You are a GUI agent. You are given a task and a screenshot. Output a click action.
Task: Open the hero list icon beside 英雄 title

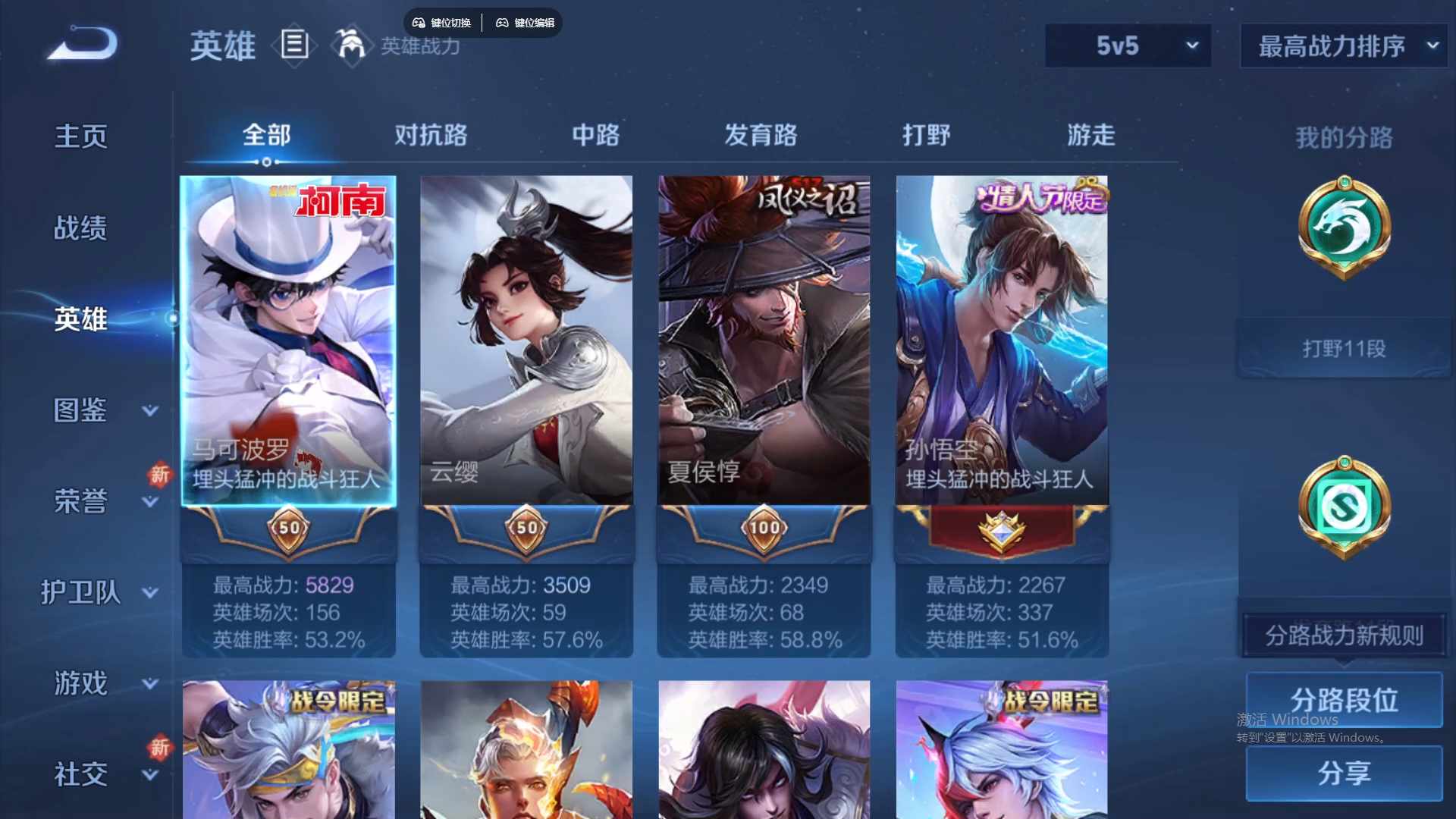pyautogui.click(x=295, y=45)
